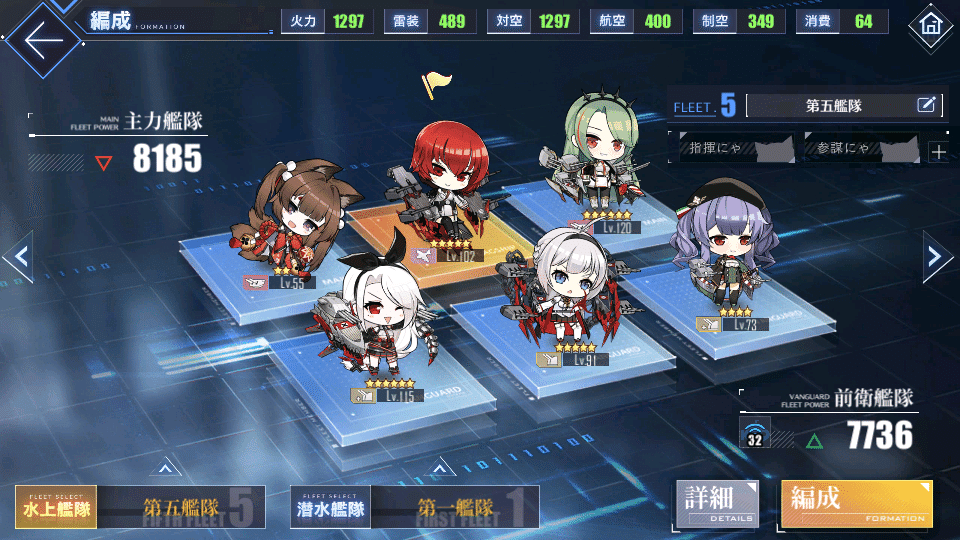Viewport: 960px width, 540px height.
Task: Choose the green-haired ship Lv.120
Action: pos(598,160)
